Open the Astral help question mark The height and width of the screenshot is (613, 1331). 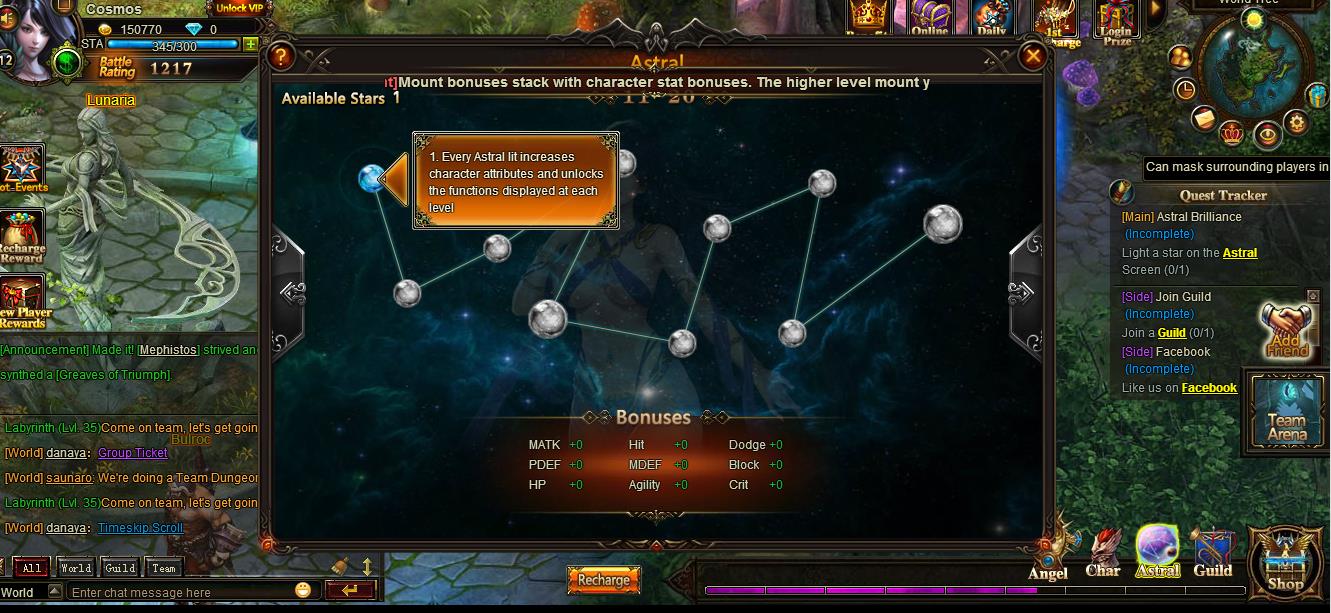pyautogui.click(x=282, y=56)
